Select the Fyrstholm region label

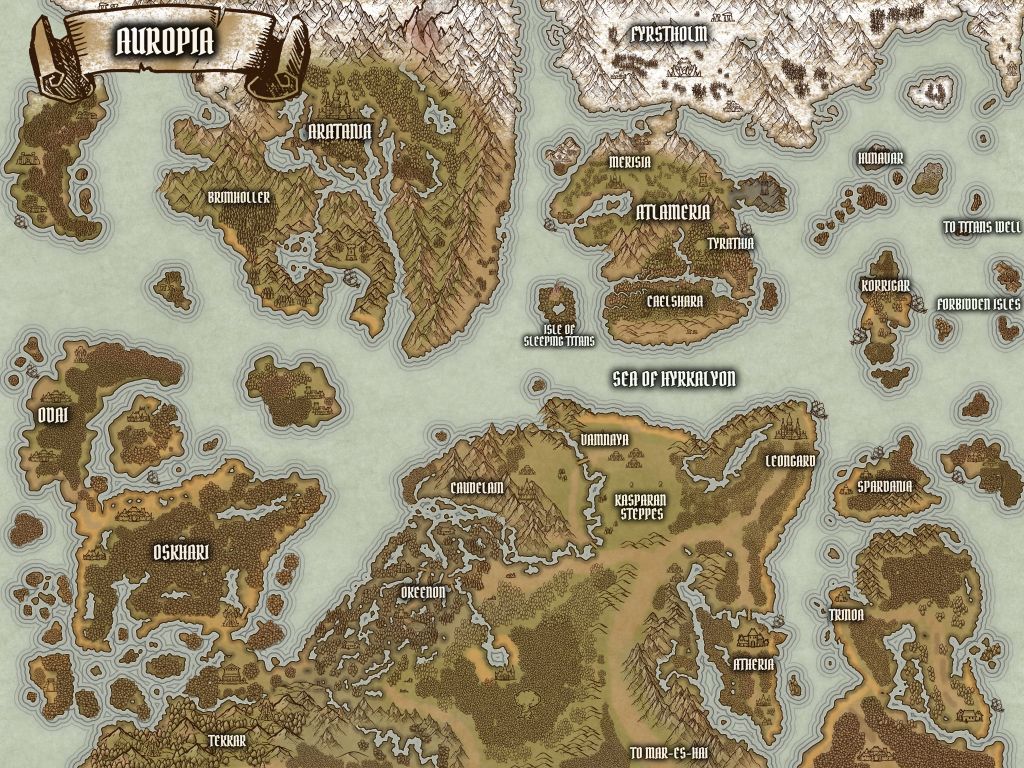670,34
